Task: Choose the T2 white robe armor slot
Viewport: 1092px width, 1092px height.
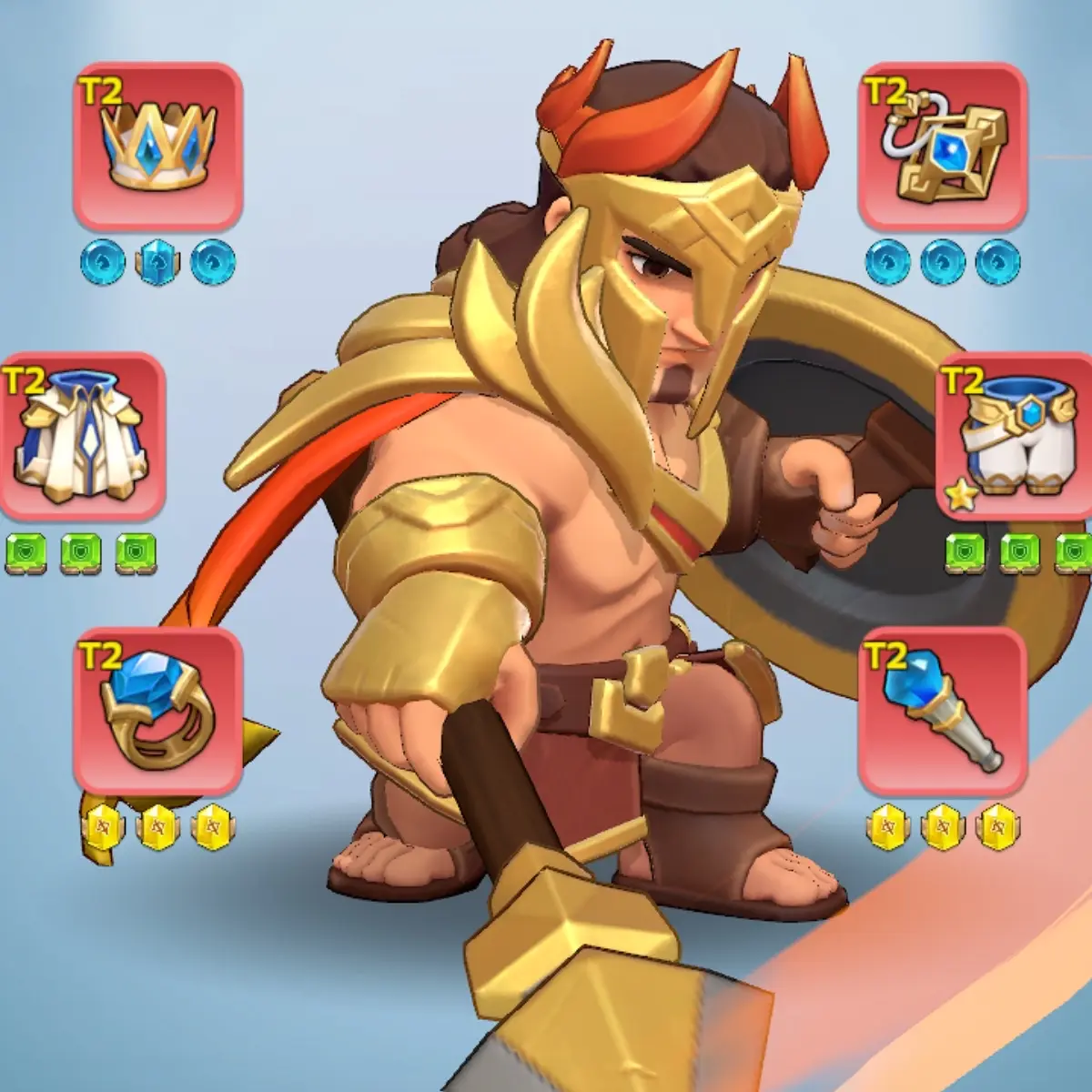Action: (x=82, y=436)
